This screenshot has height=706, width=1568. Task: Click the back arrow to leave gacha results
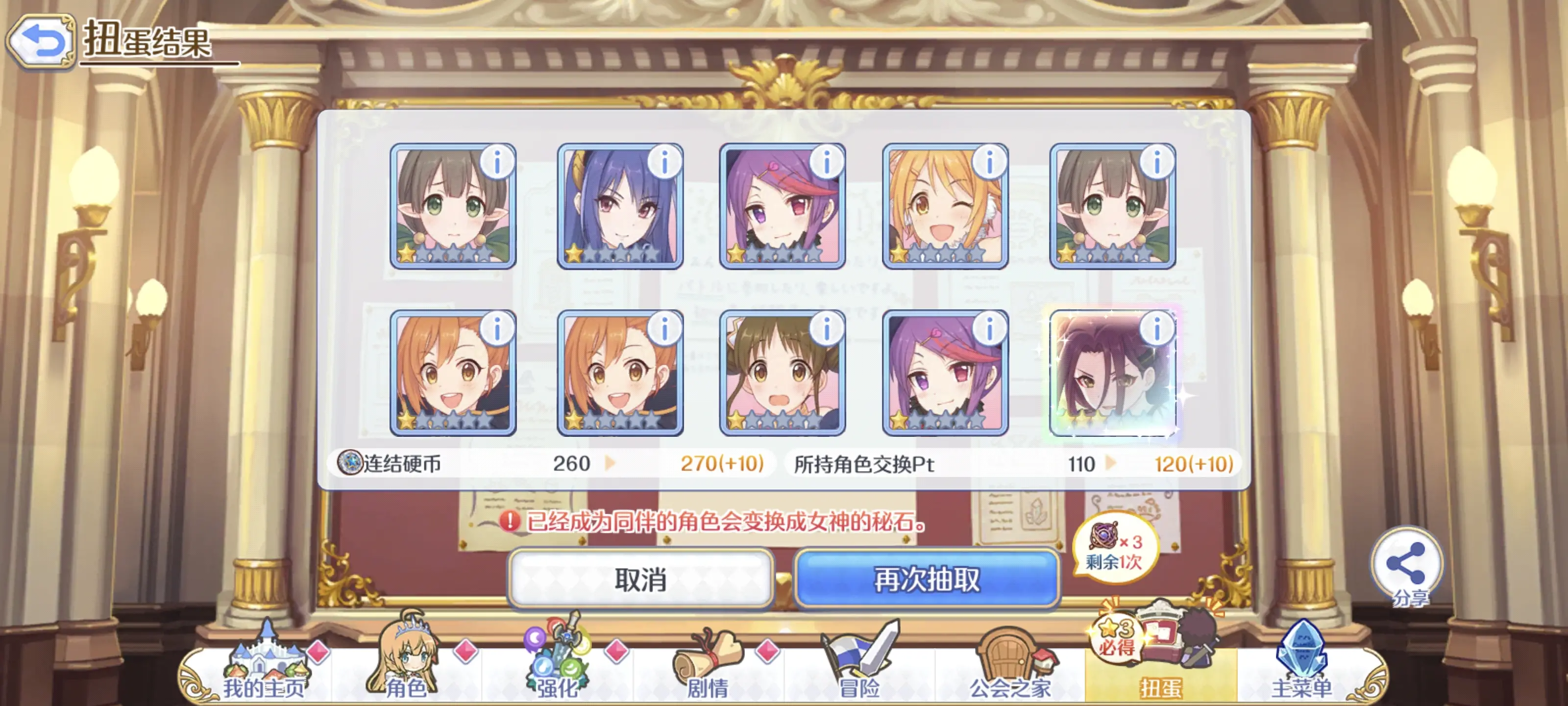point(41,40)
